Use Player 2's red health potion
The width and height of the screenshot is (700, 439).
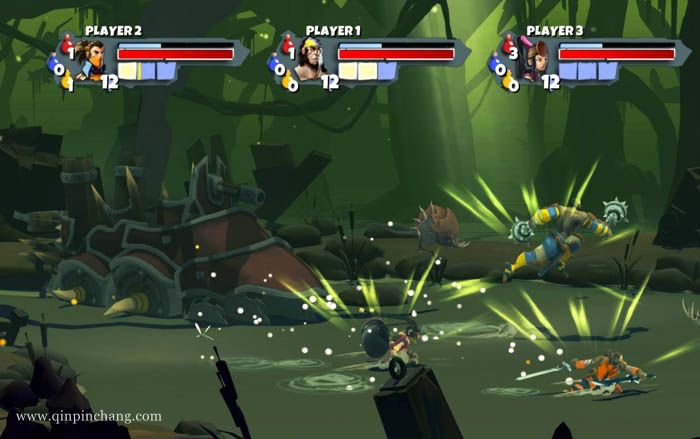tap(66, 46)
